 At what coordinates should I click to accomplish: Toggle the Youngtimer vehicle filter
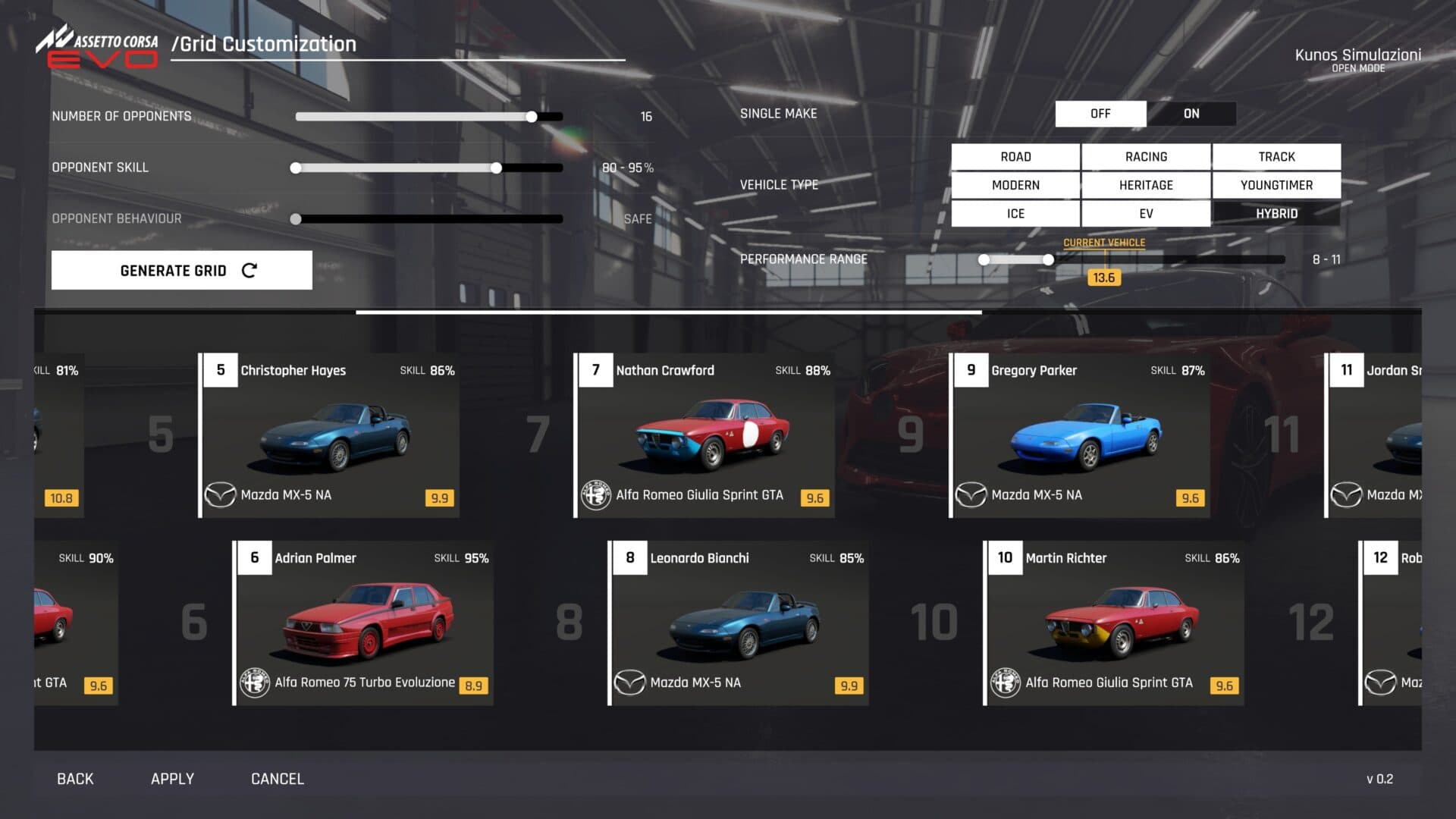[1276, 185]
